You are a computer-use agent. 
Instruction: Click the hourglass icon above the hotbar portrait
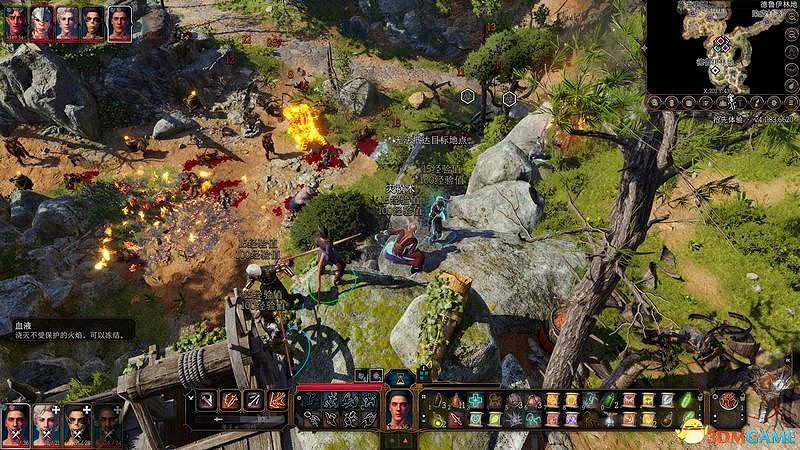[x=400, y=377]
